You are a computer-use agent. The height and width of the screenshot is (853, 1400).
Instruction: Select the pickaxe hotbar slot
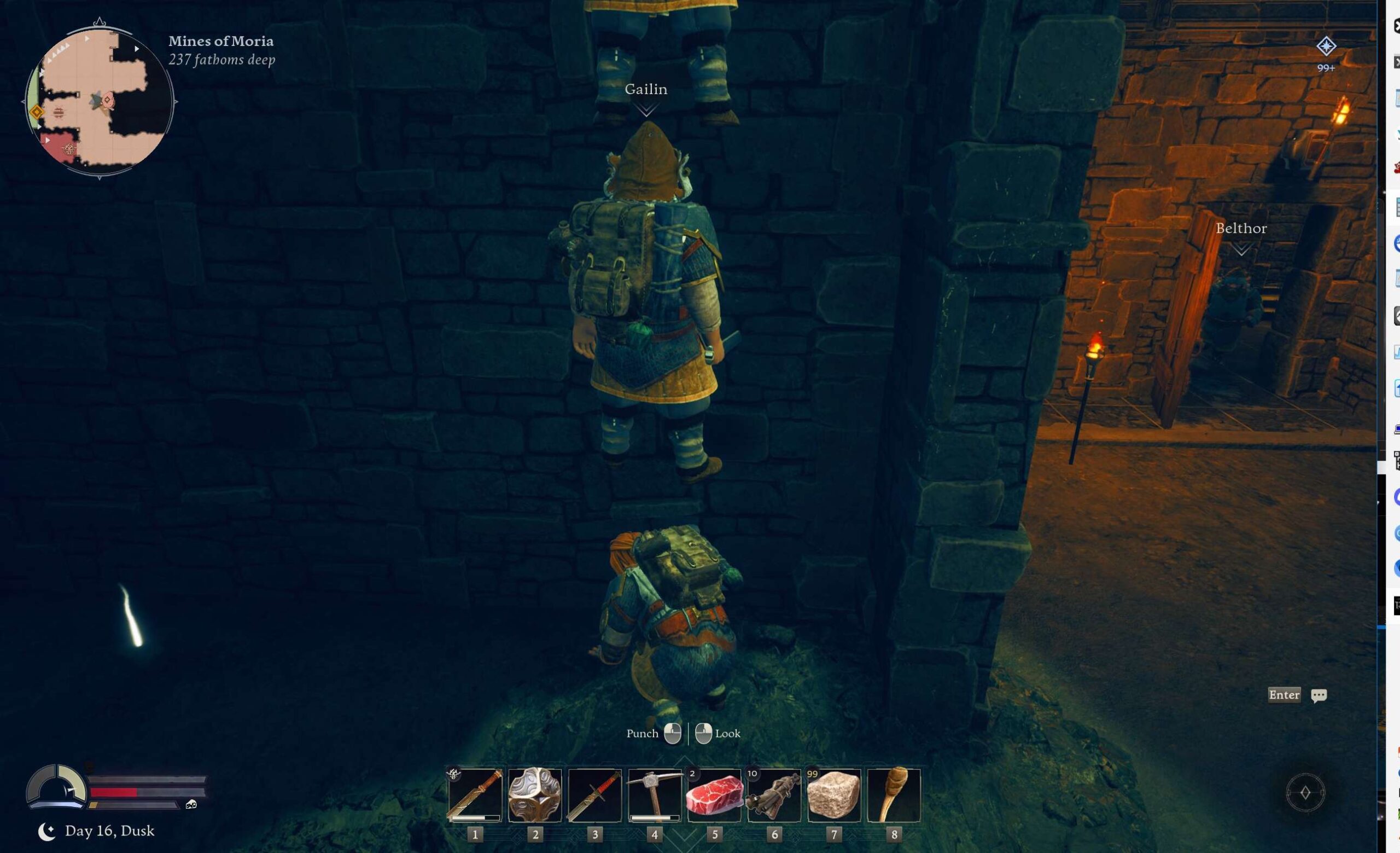655,794
